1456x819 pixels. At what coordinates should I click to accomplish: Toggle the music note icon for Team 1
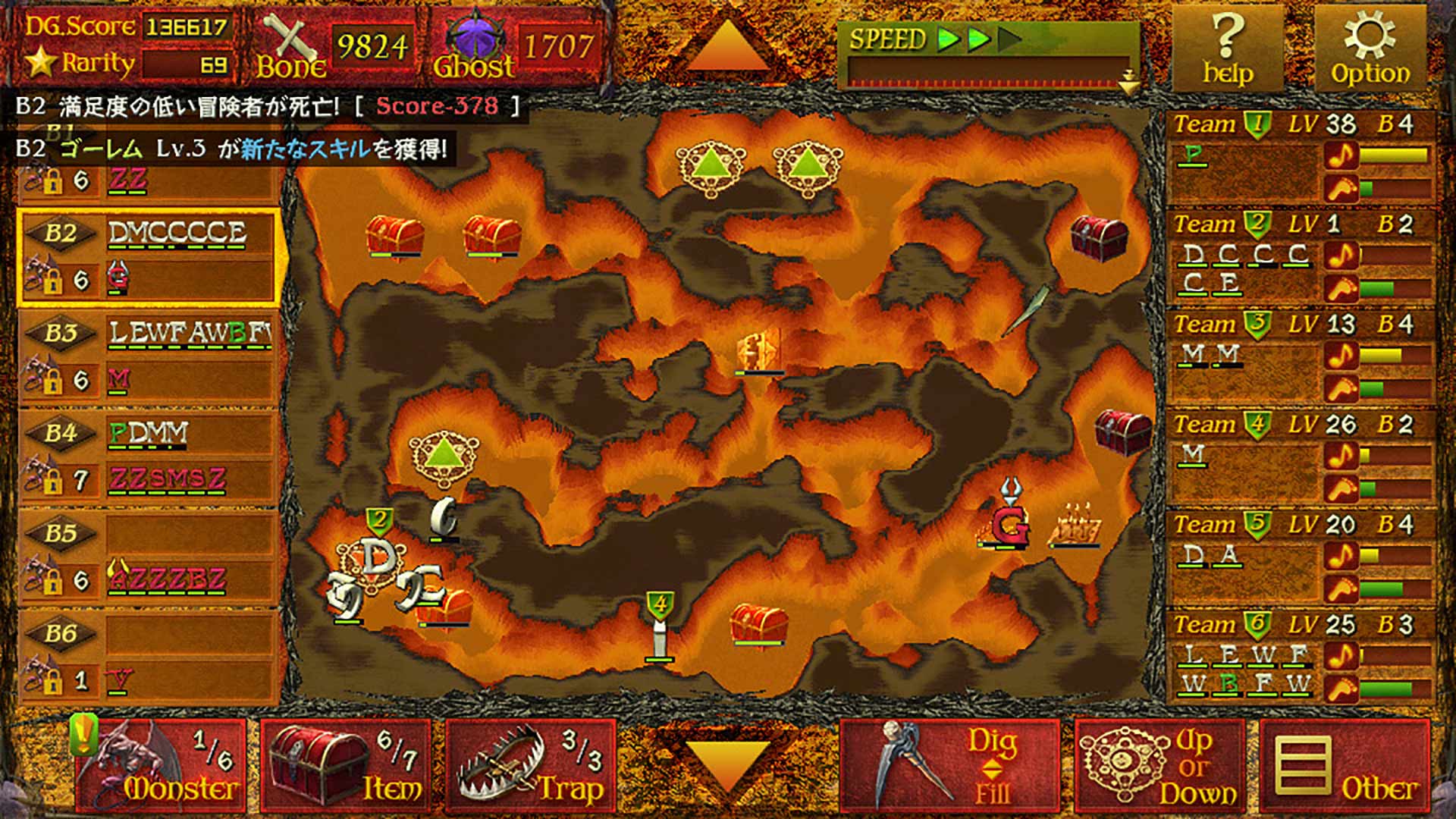[x=1341, y=153]
